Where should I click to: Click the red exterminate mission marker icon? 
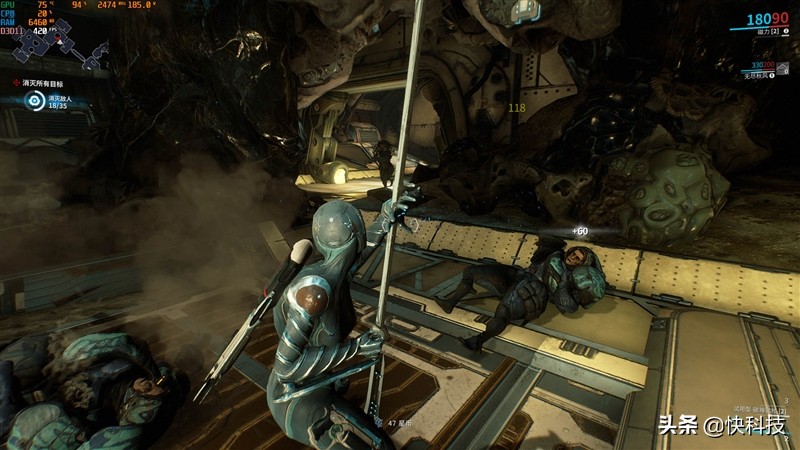[x=17, y=81]
